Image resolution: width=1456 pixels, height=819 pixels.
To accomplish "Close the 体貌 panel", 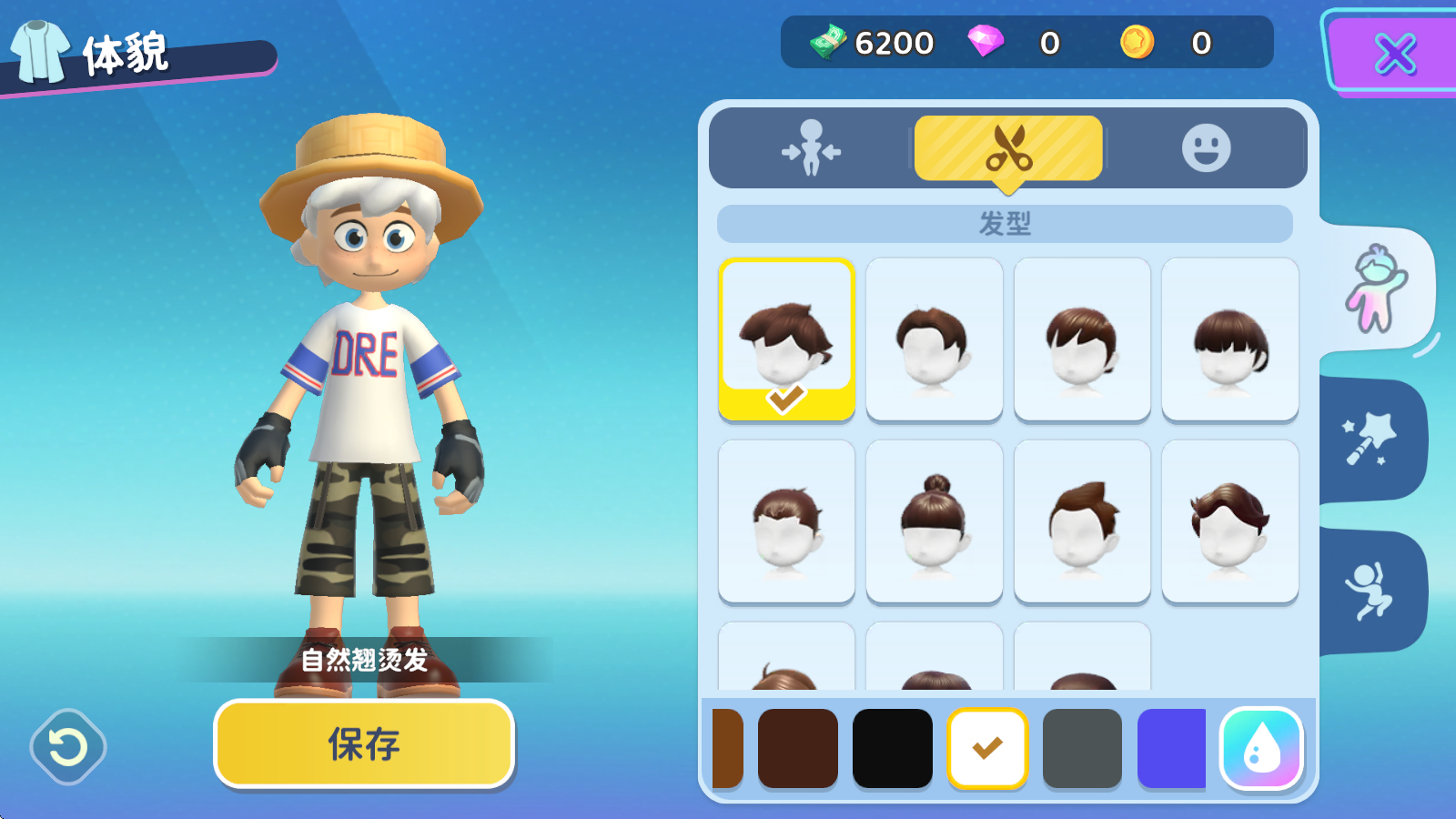I will click(x=1393, y=56).
